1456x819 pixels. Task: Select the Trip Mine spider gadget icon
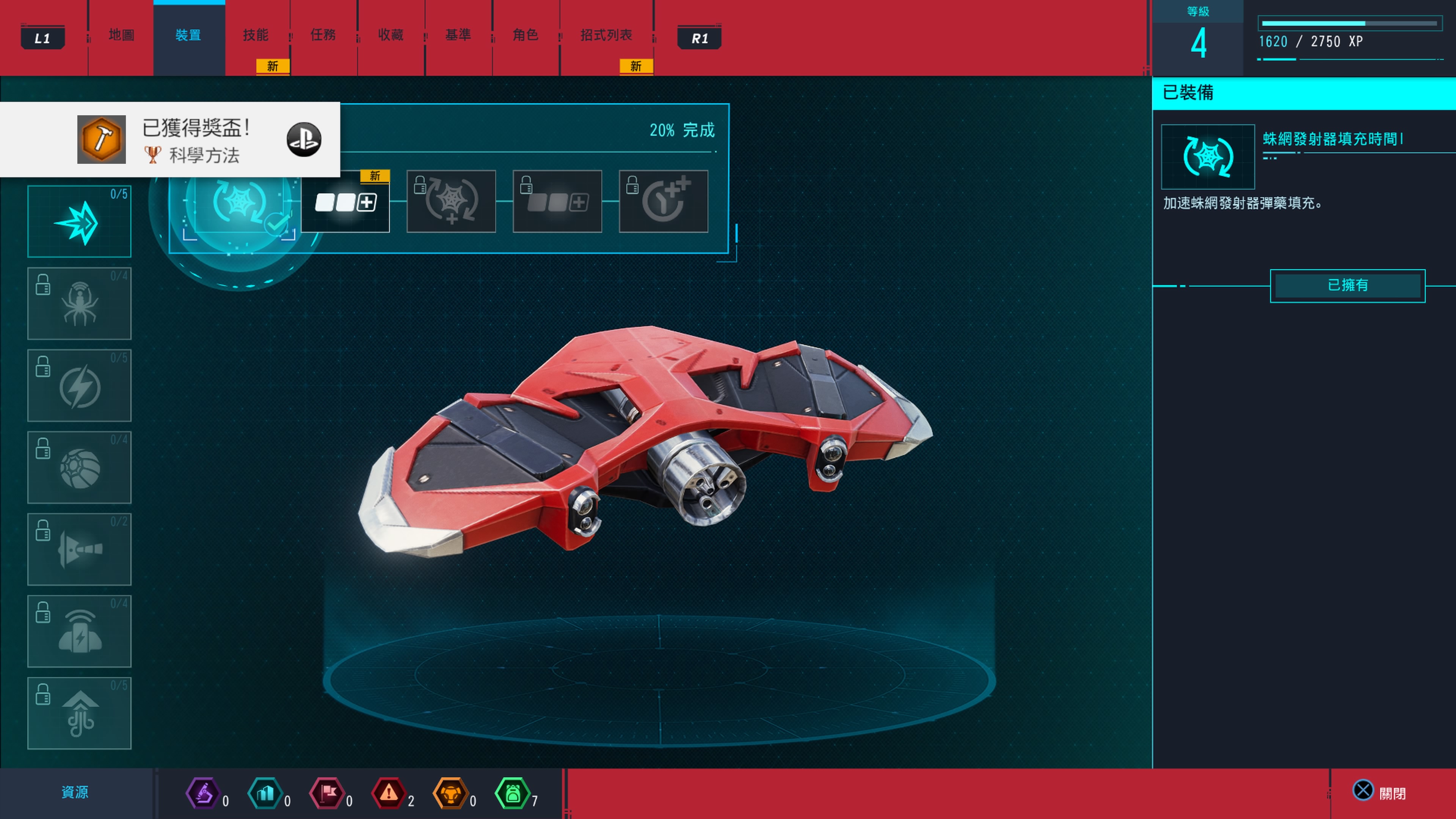coord(79,303)
